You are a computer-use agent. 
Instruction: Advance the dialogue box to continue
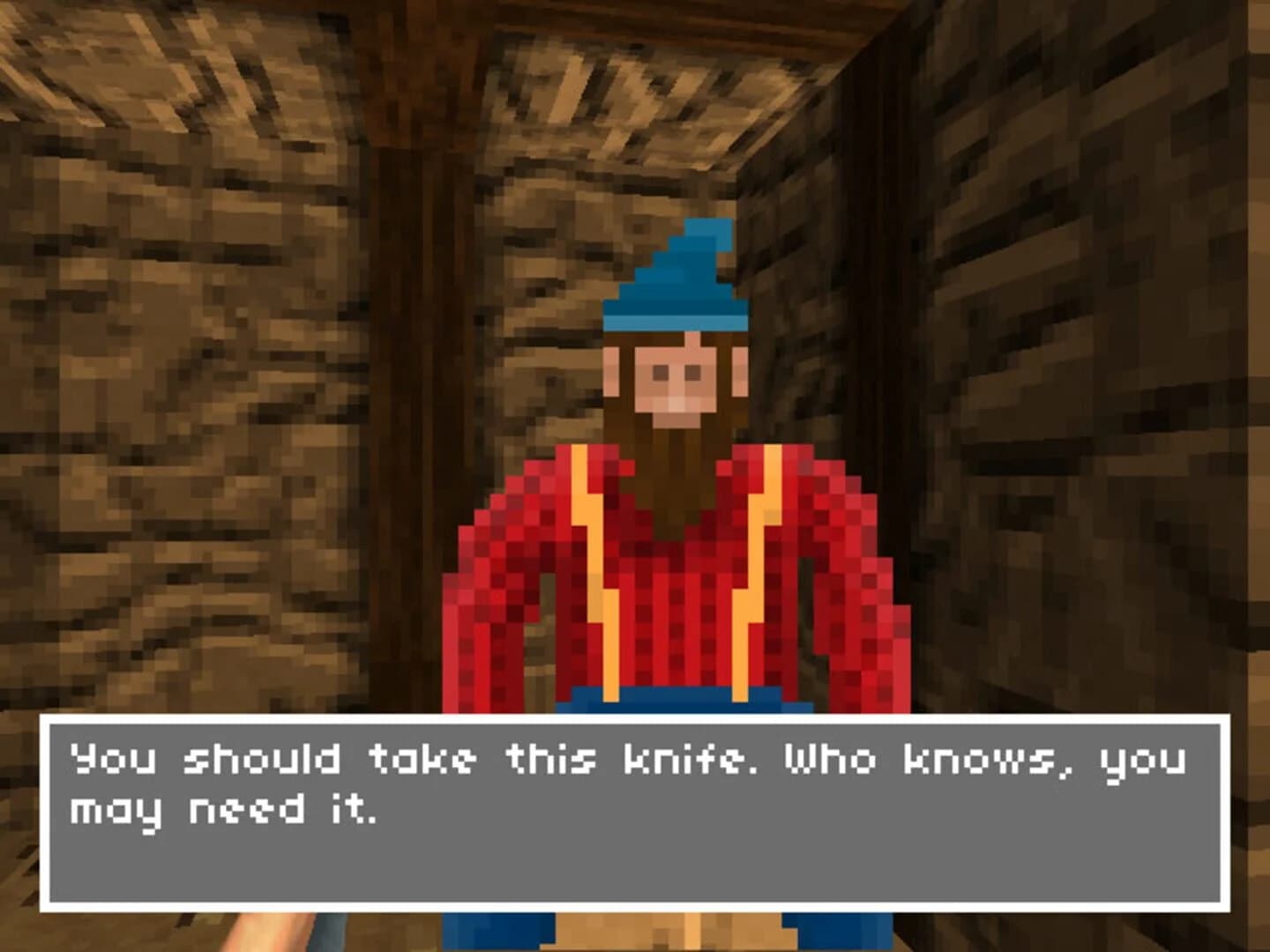[635, 811]
